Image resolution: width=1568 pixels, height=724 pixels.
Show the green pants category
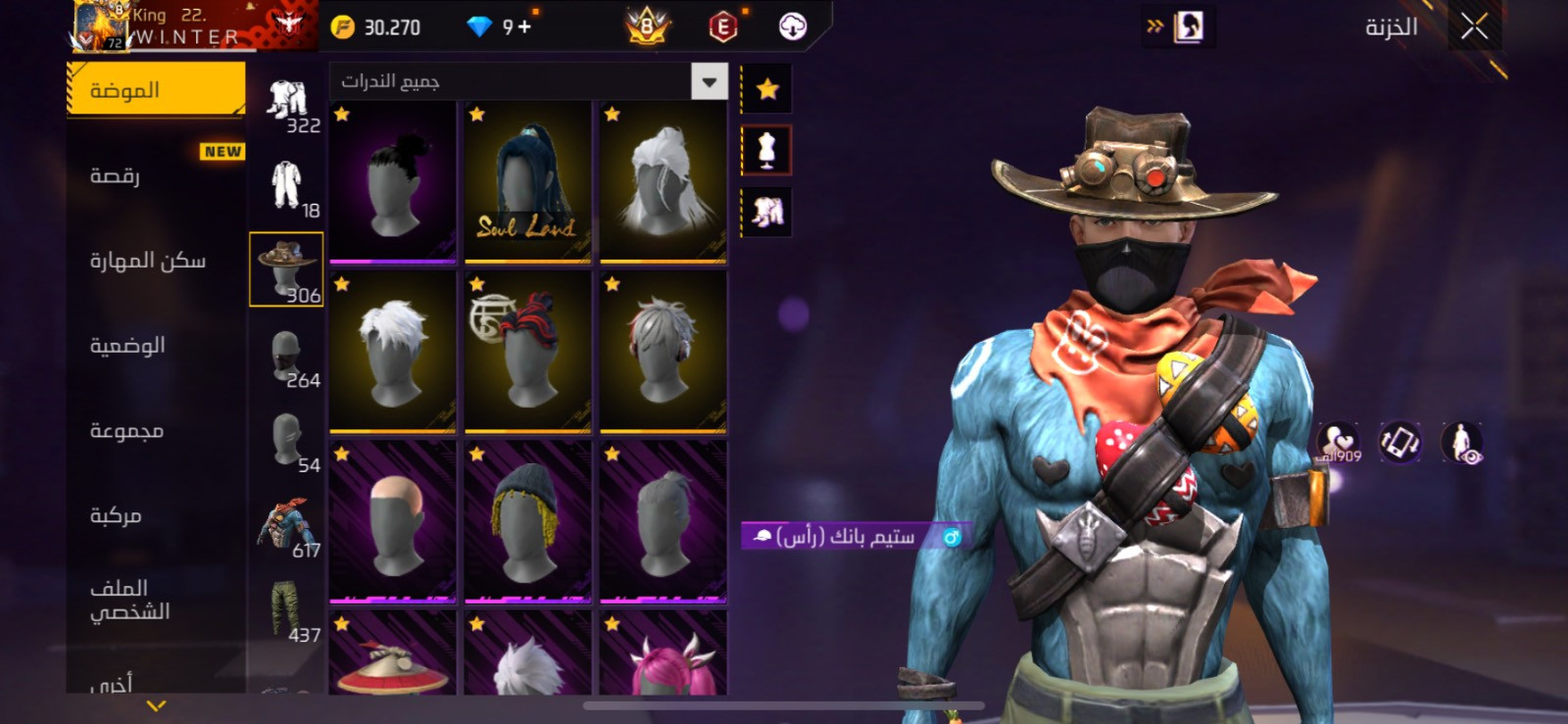click(286, 609)
